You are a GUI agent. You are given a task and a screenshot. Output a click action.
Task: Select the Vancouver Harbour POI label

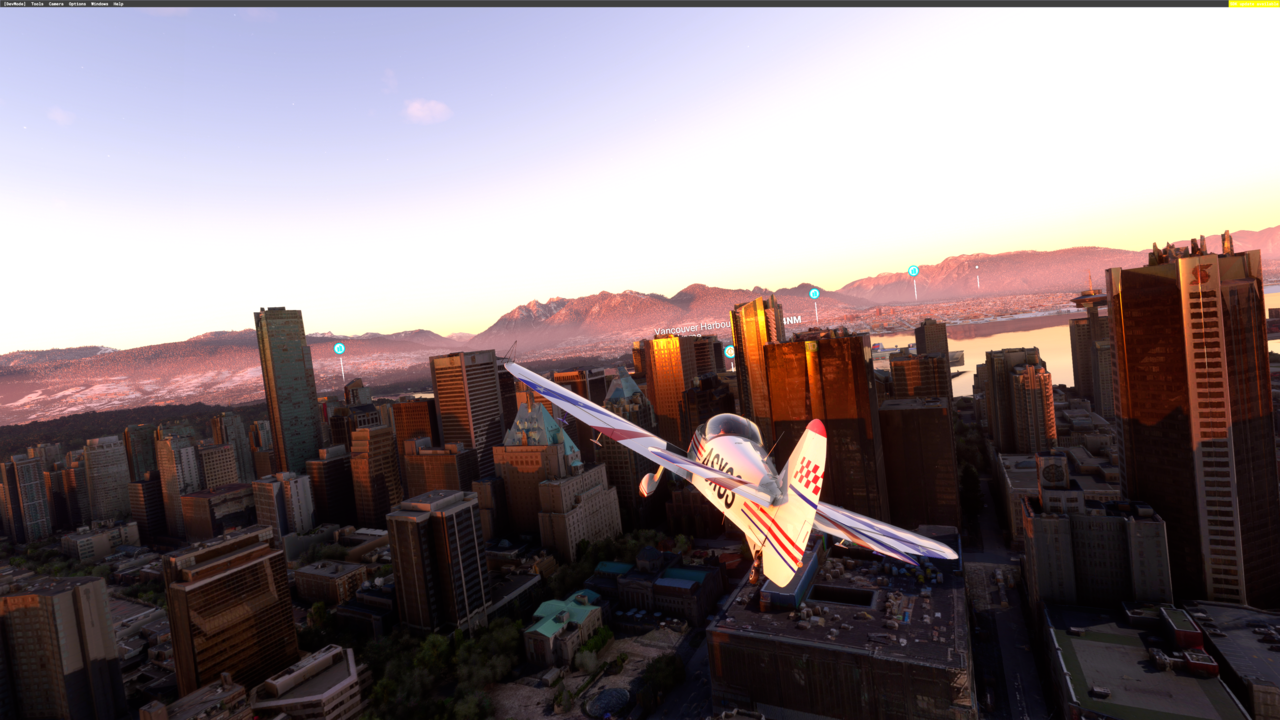tap(690, 327)
